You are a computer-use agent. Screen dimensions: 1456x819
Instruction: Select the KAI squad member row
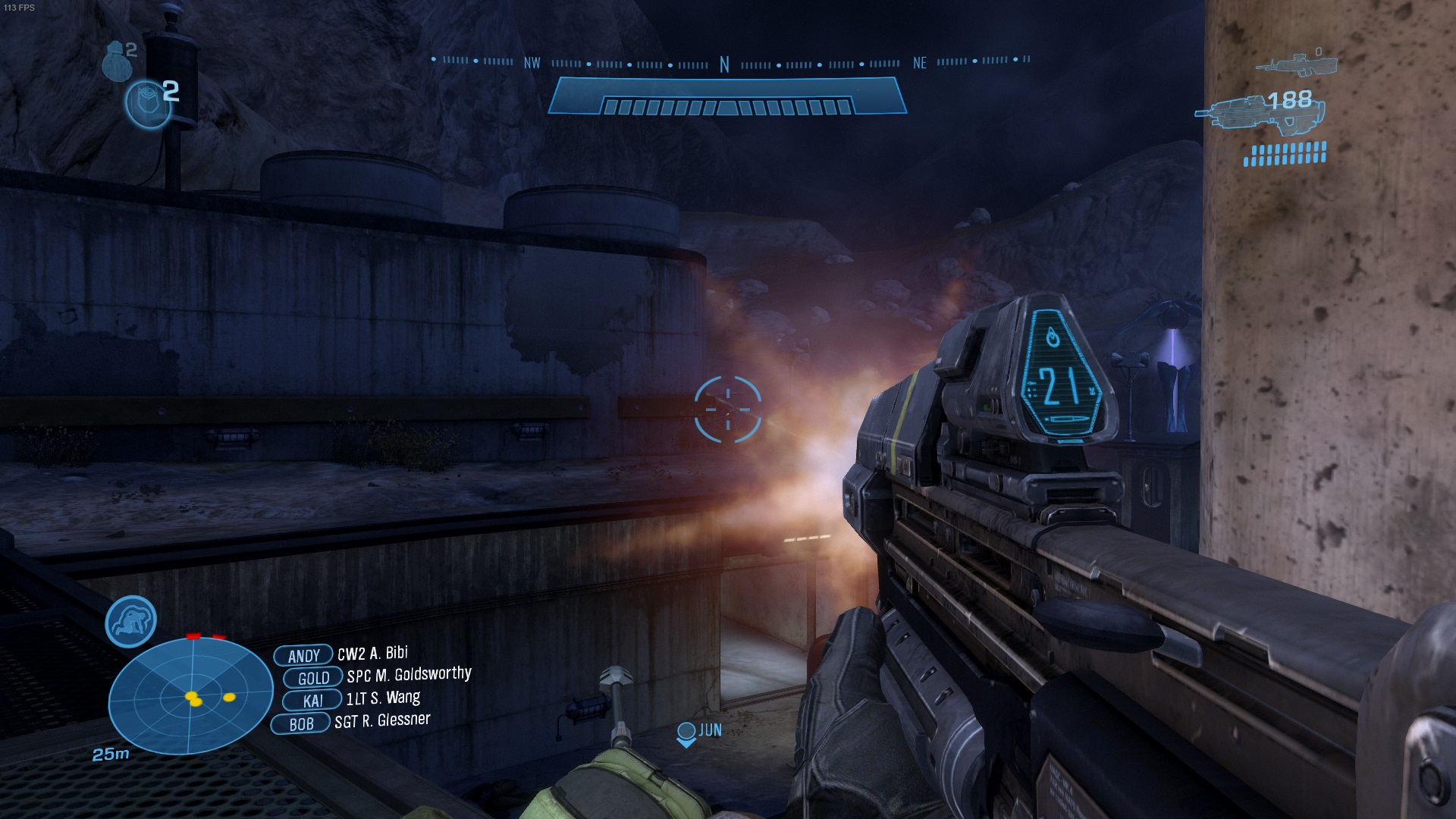pyautogui.click(x=351, y=698)
